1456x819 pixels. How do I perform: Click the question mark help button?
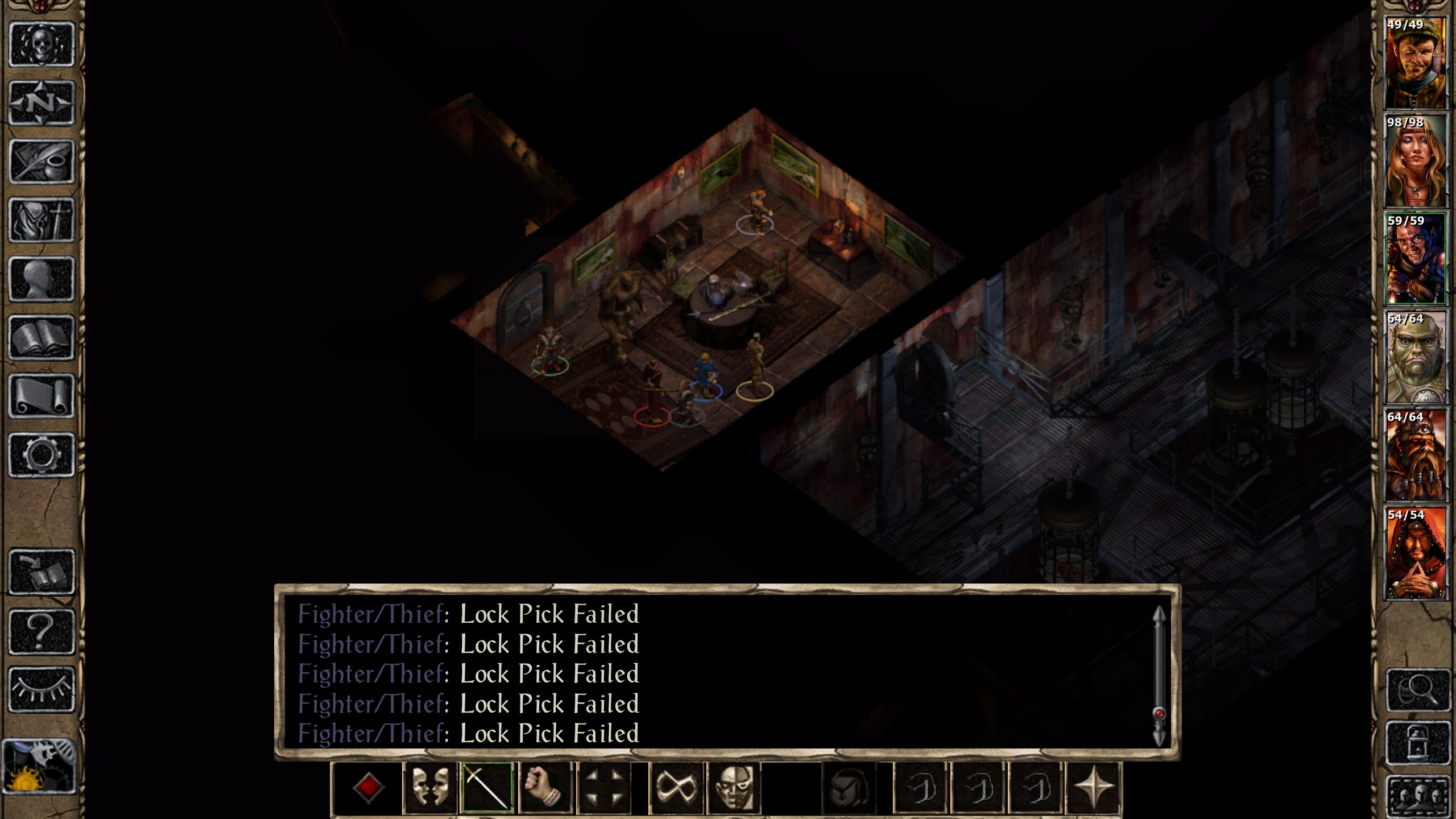point(42,631)
